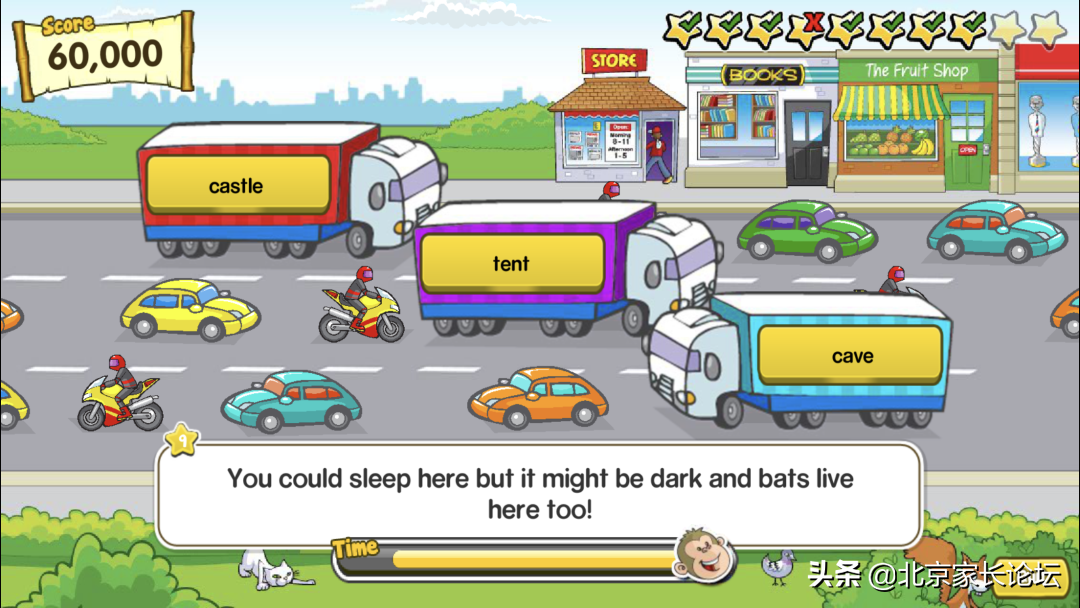This screenshot has width=1080, height=608.
Task: Pick the cave answer truck
Action: point(851,356)
